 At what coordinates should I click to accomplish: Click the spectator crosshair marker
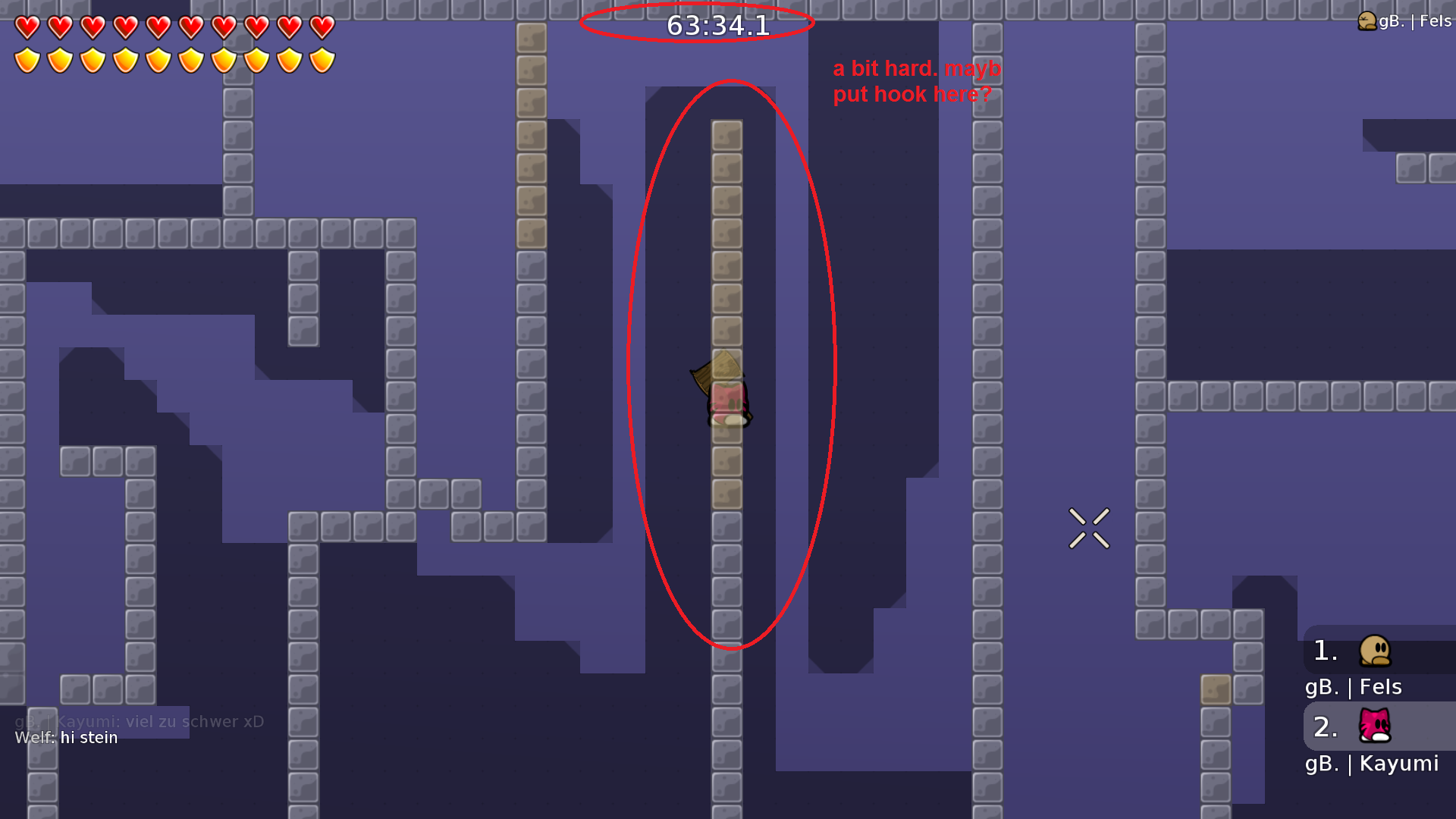pyautogui.click(x=1089, y=529)
